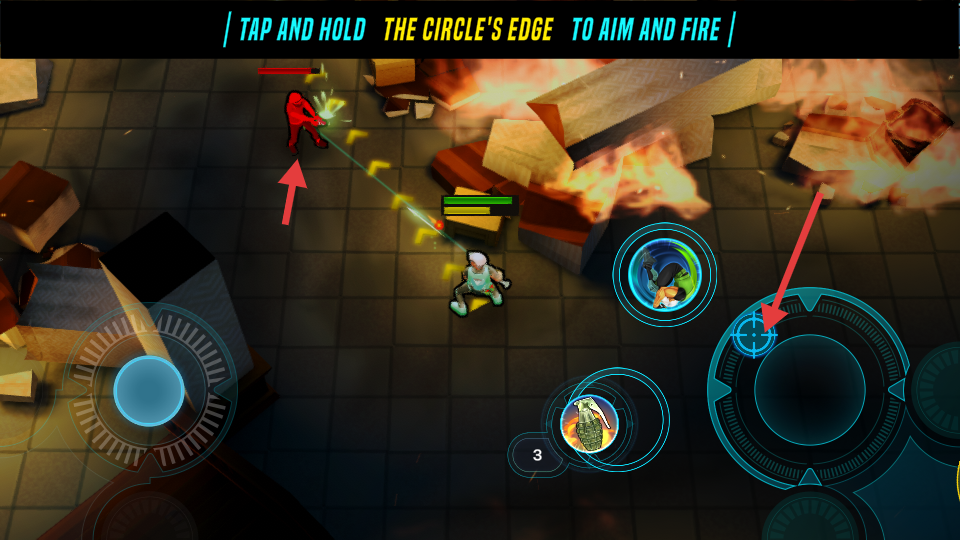Throw a grenade using the grenade button
This screenshot has height=540, width=960.
(x=589, y=423)
